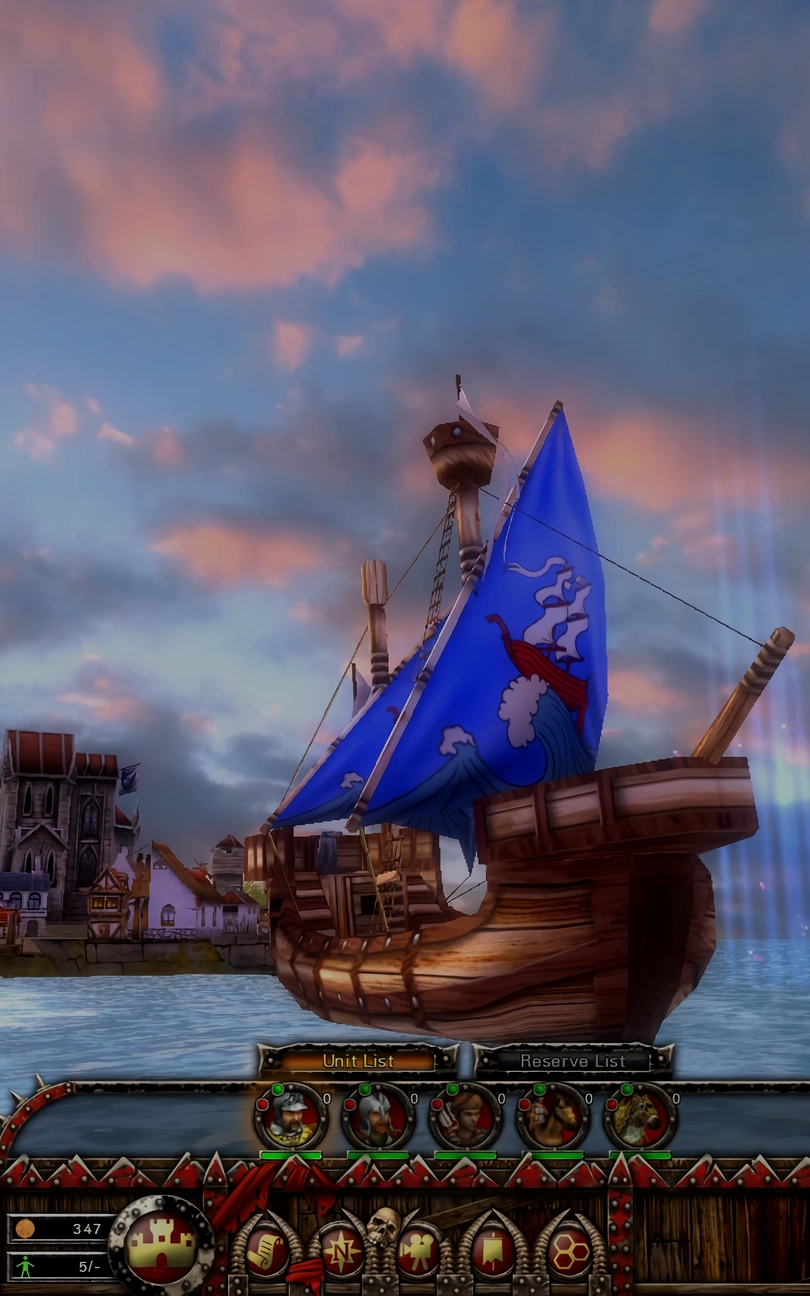
Task: Select the brown horse cavalry portrait
Action: (552, 1117)
